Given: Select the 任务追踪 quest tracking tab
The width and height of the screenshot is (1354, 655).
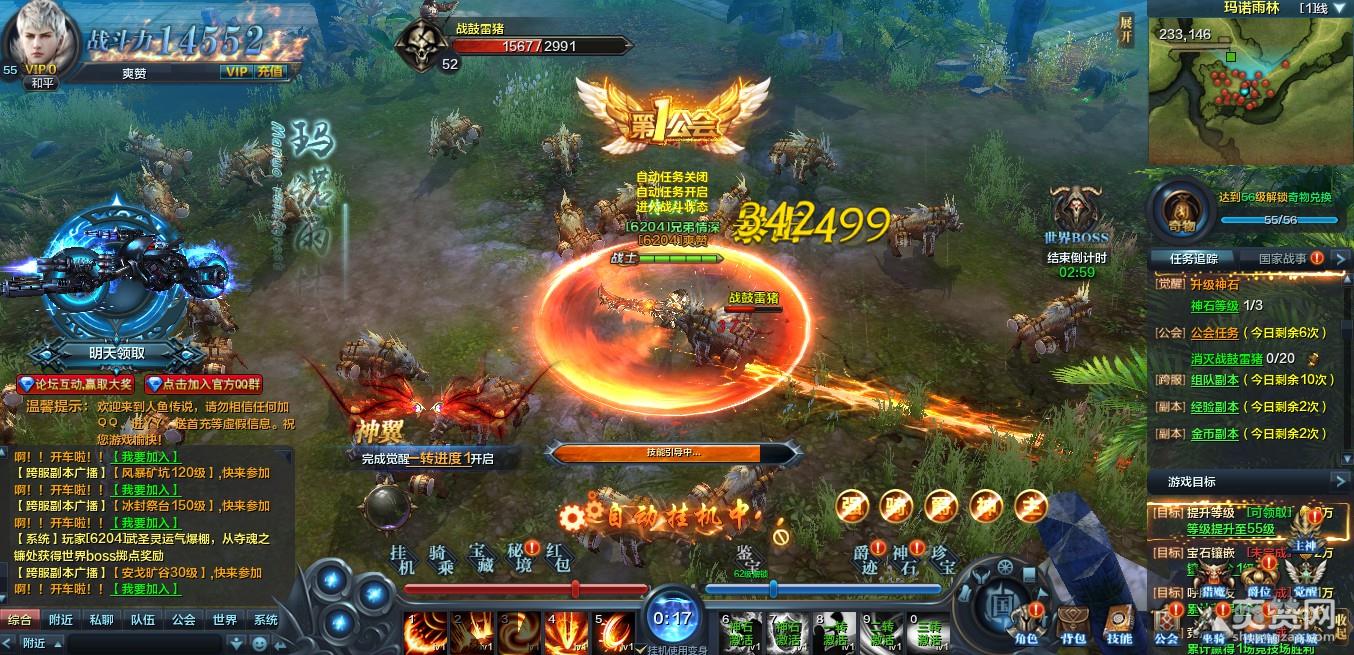Looking at the screenshot, I should pyautogui.click(x=1194, y=258).
